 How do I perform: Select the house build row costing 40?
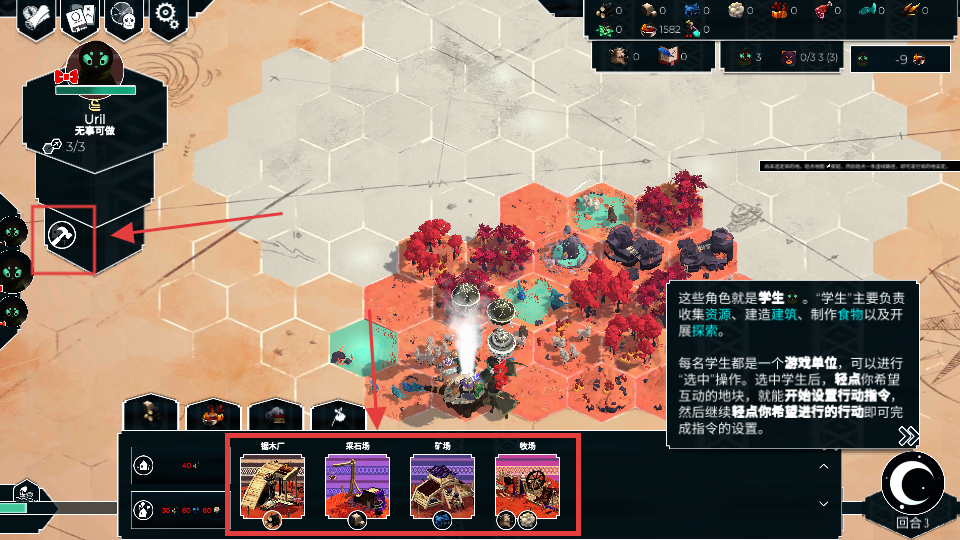(173, 465)
